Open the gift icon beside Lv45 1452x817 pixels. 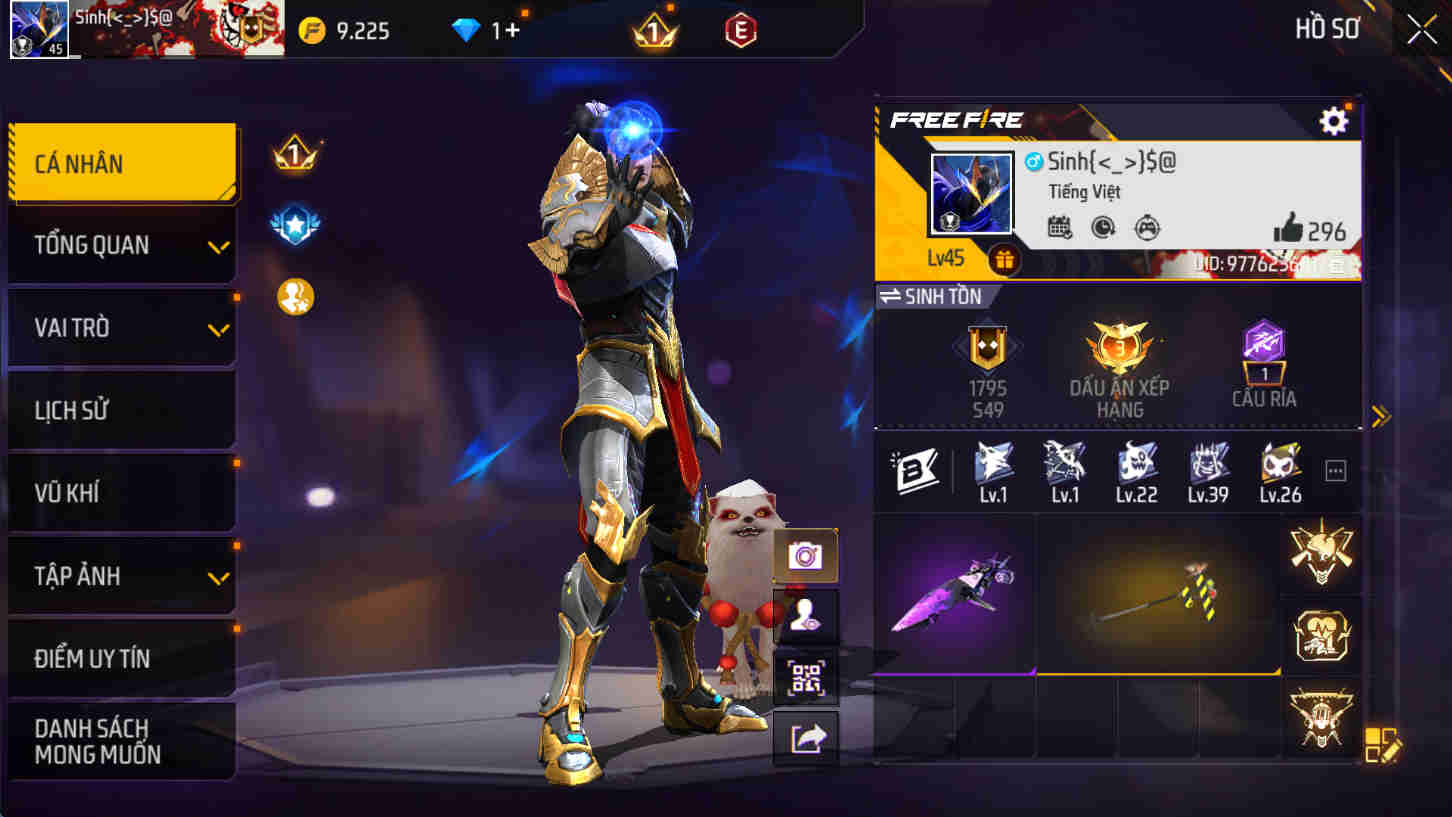(x=1004, y=261)
